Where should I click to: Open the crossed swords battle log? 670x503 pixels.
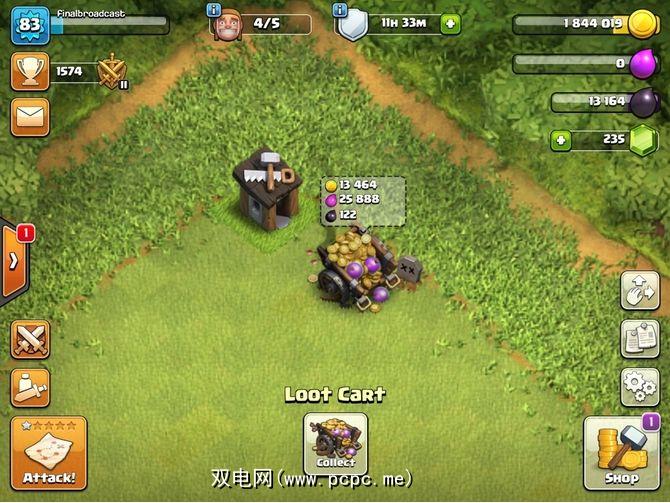(x=30, y=340)
